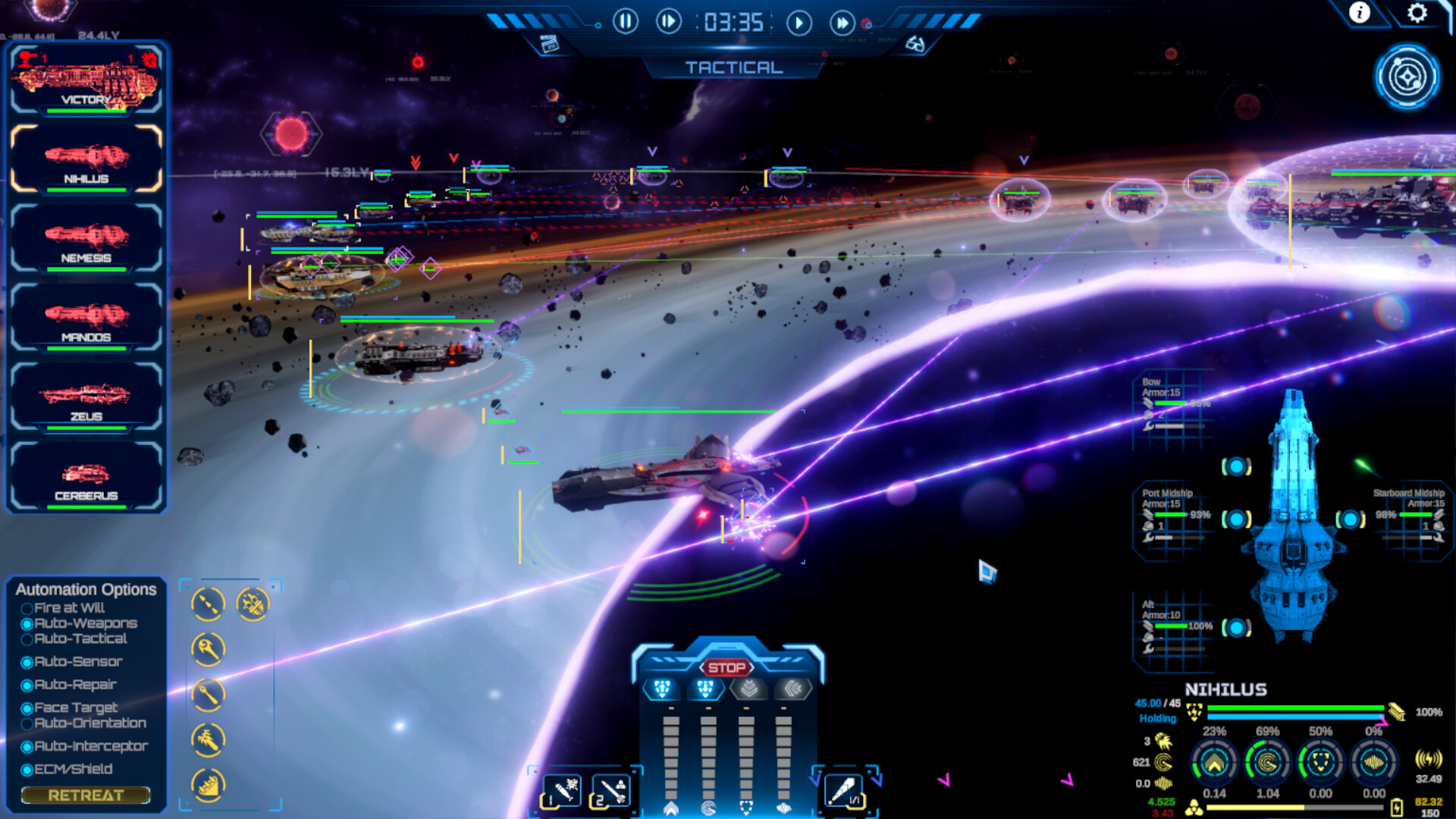The height and width of the screenshot is (819, 1456).
Task: Open the info panel
Action: (1359, 13)
